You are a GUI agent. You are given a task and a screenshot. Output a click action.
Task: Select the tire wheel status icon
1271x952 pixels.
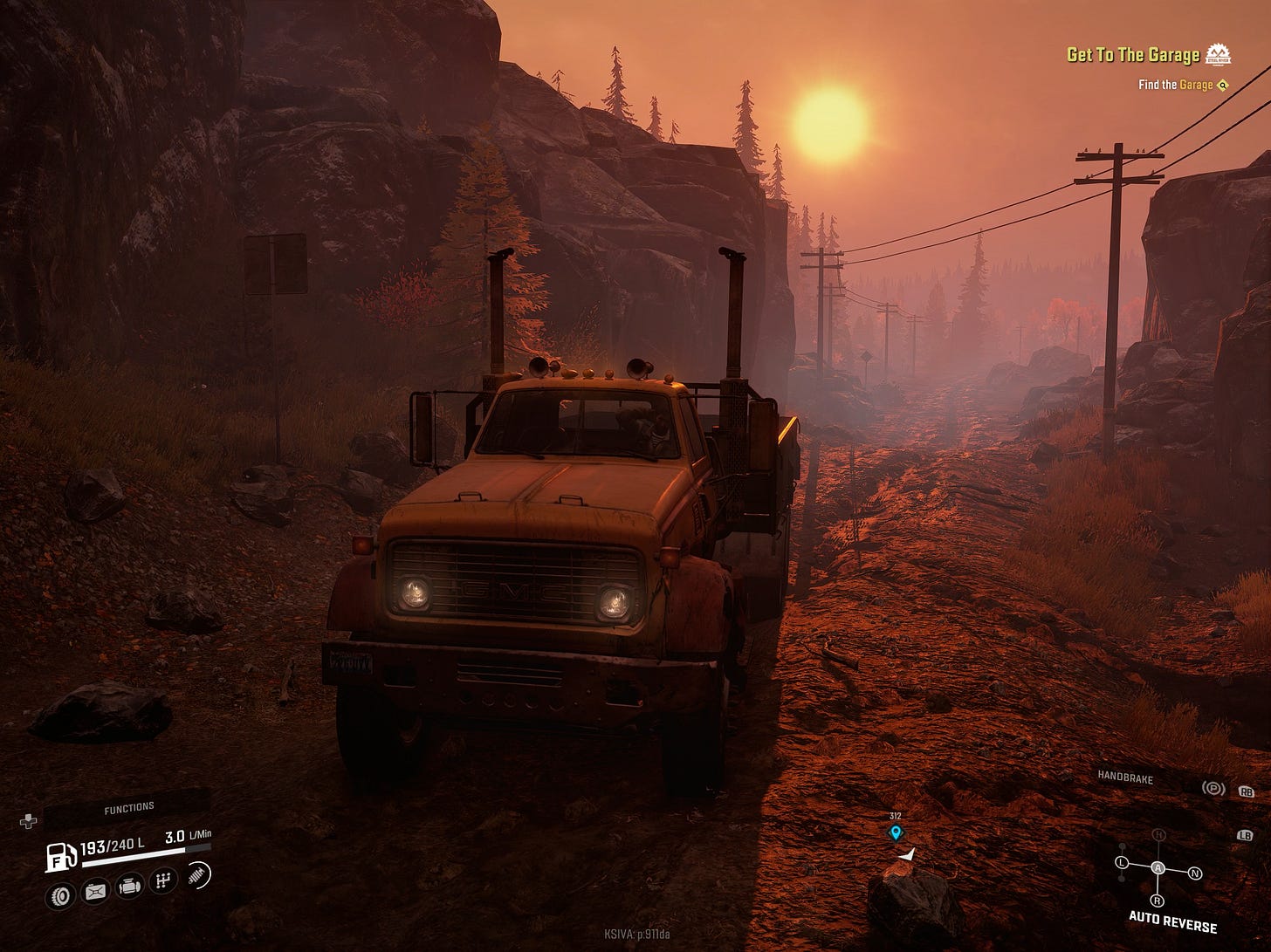pyautogui.click(x=60, y=895)
